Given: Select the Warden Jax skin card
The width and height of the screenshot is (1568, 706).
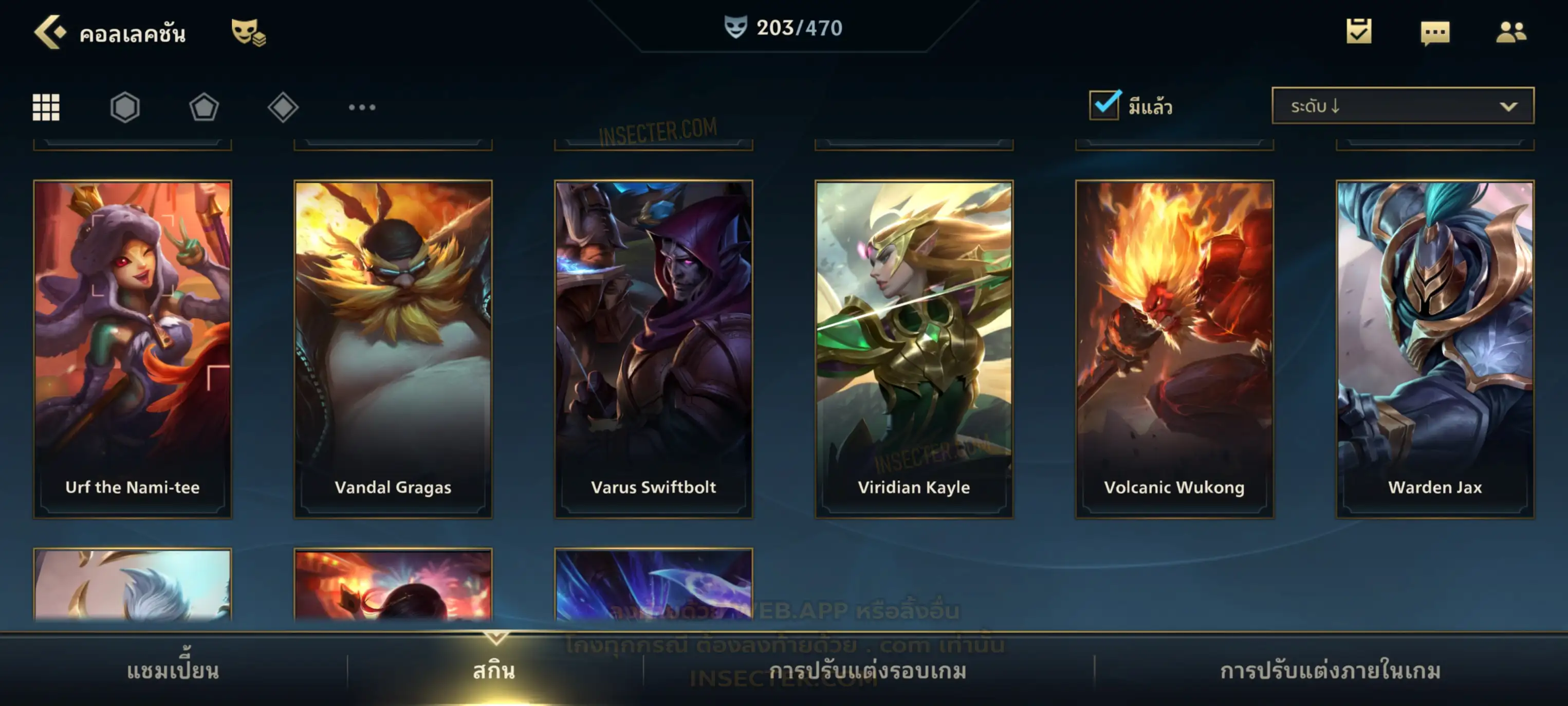Looking at the screenshot, I should click(1435, 349).
